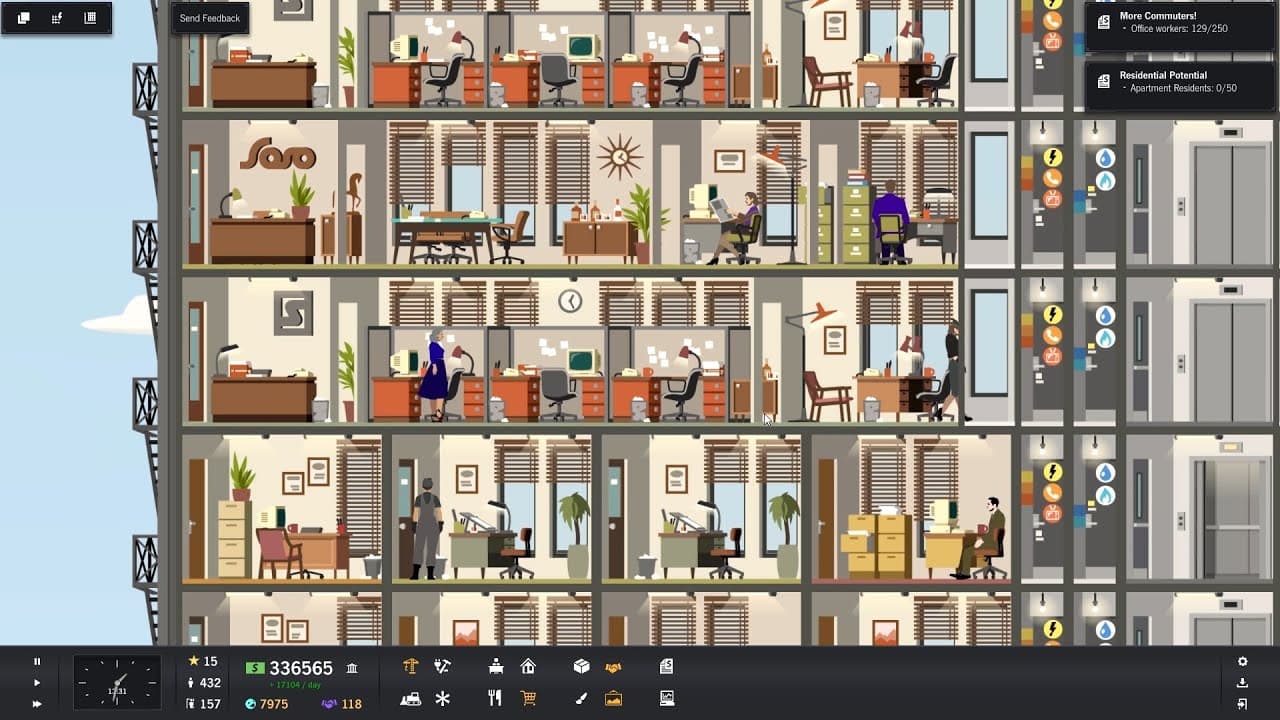Select the utilities installation tool
The width and height of the screenshot is (1280, 720).
point(443,666)
